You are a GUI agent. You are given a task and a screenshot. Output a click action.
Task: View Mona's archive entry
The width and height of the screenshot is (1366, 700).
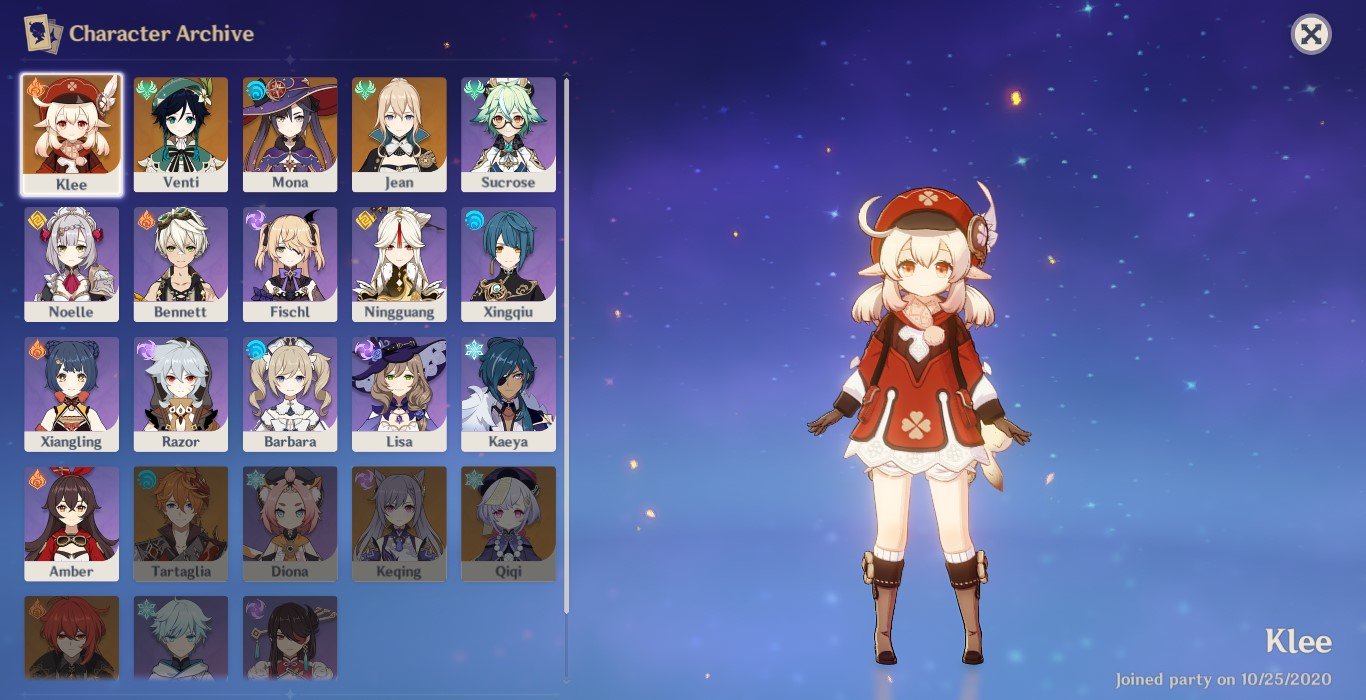pyautogui.click(x=290, y=134)
